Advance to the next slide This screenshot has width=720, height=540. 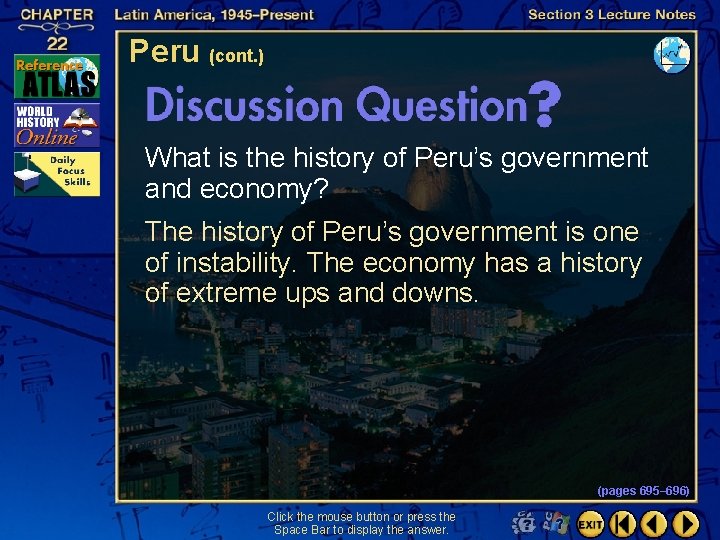tap(686, 523)
